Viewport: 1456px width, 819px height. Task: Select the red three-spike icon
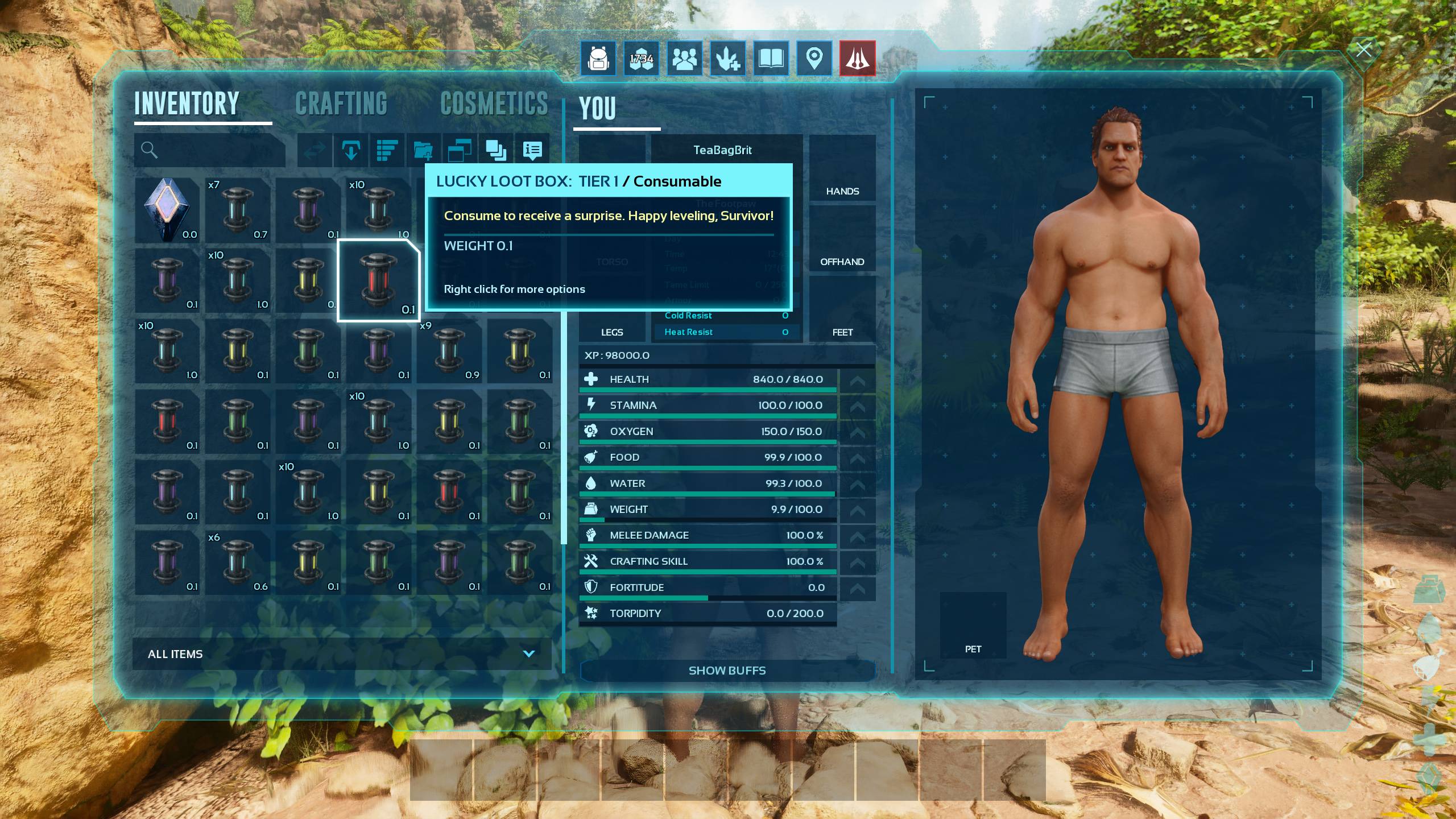pyautogui.click(x=857, y=58)
